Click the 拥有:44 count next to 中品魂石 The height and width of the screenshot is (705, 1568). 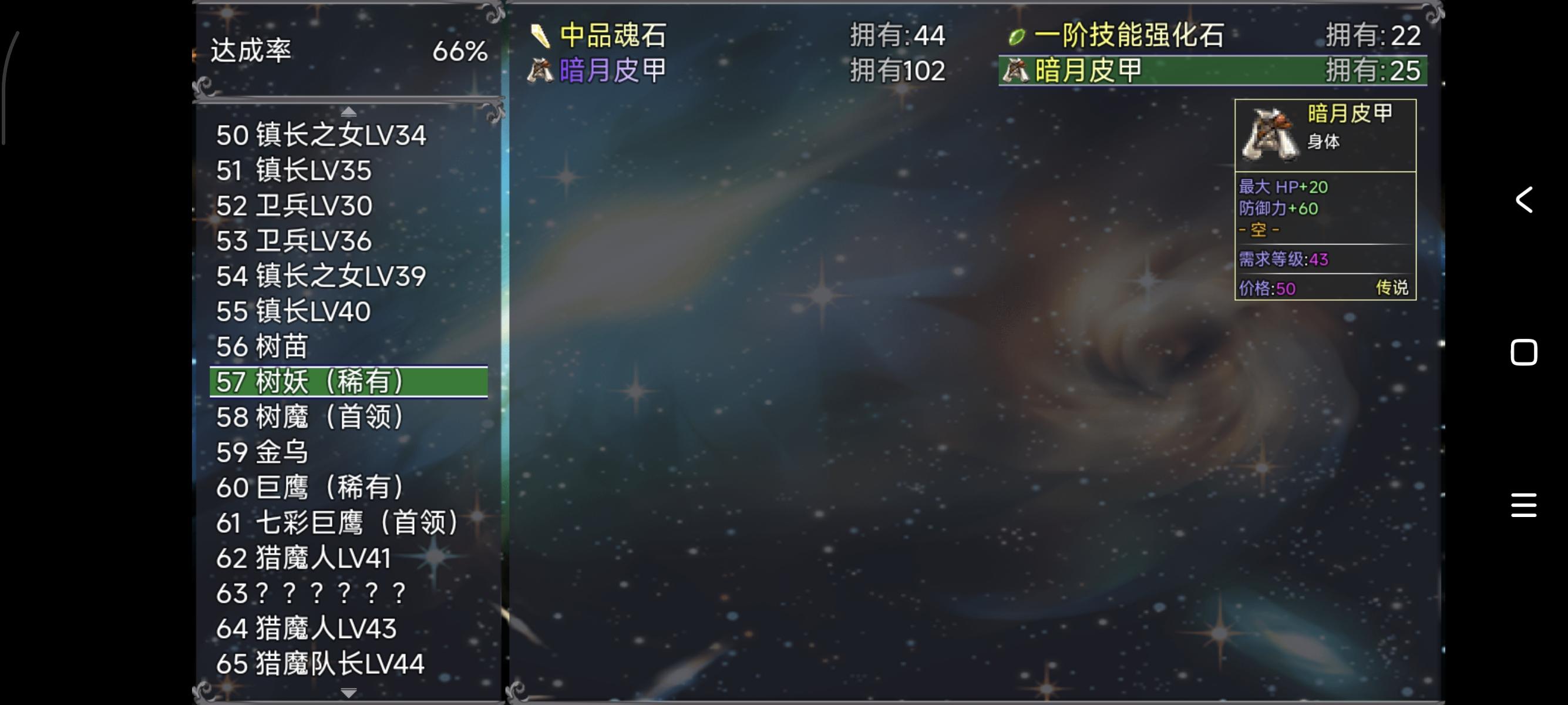click(x=897, y=36)
